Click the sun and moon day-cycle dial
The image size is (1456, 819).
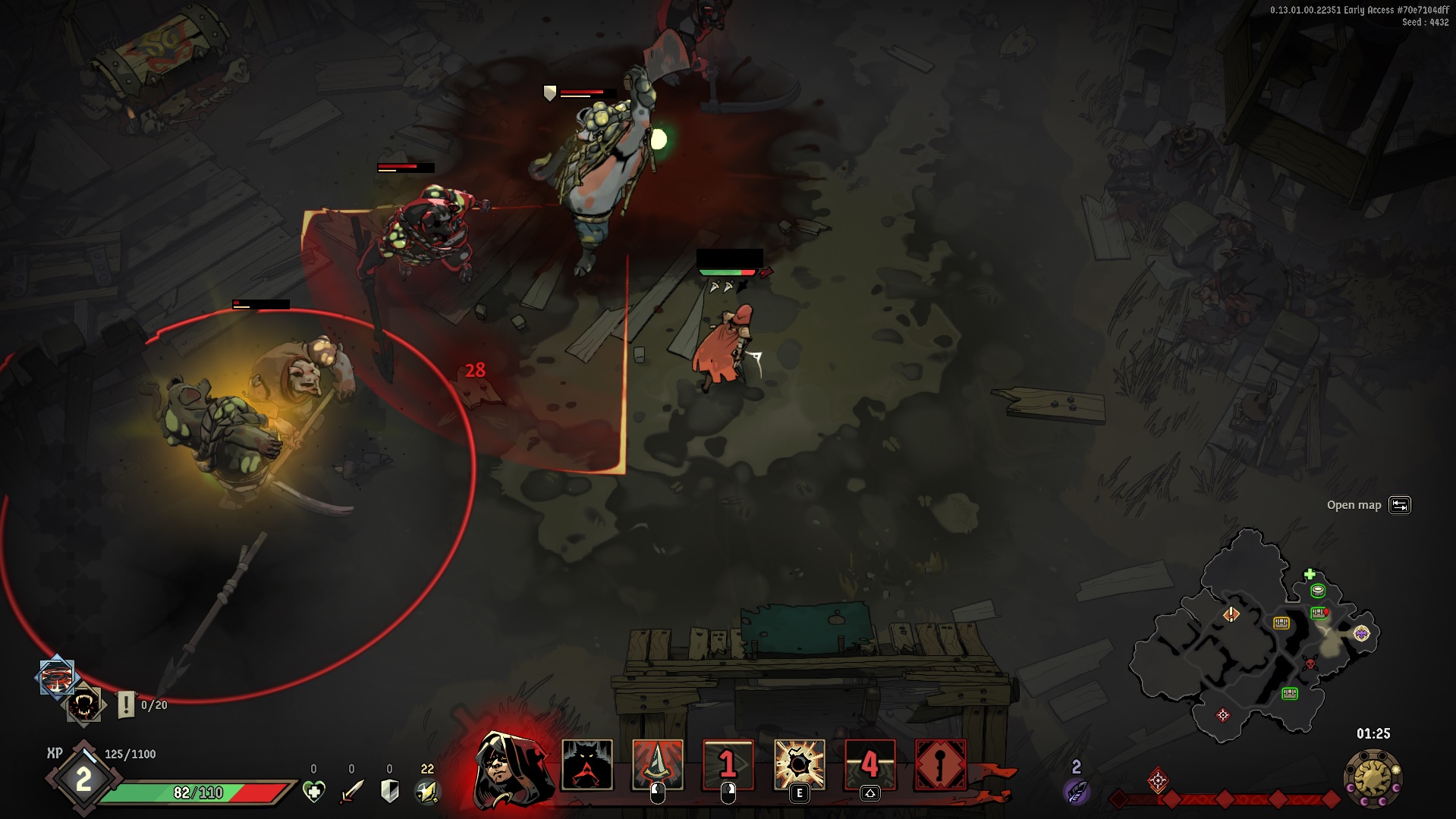(1373, 777)
